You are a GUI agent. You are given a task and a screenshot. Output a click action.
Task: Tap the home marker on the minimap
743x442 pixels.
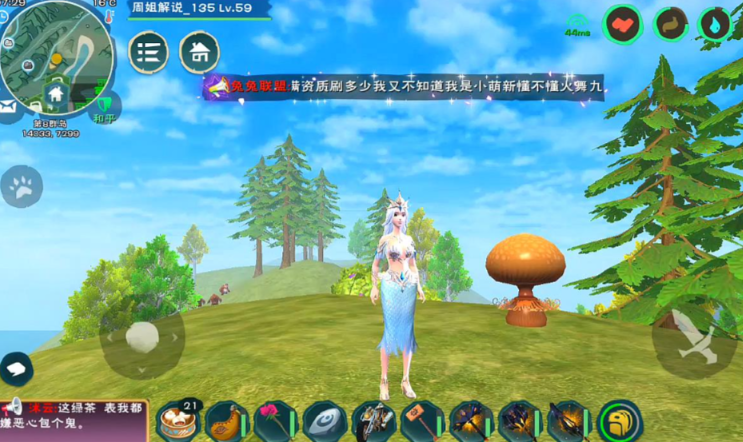coord(56,94)
